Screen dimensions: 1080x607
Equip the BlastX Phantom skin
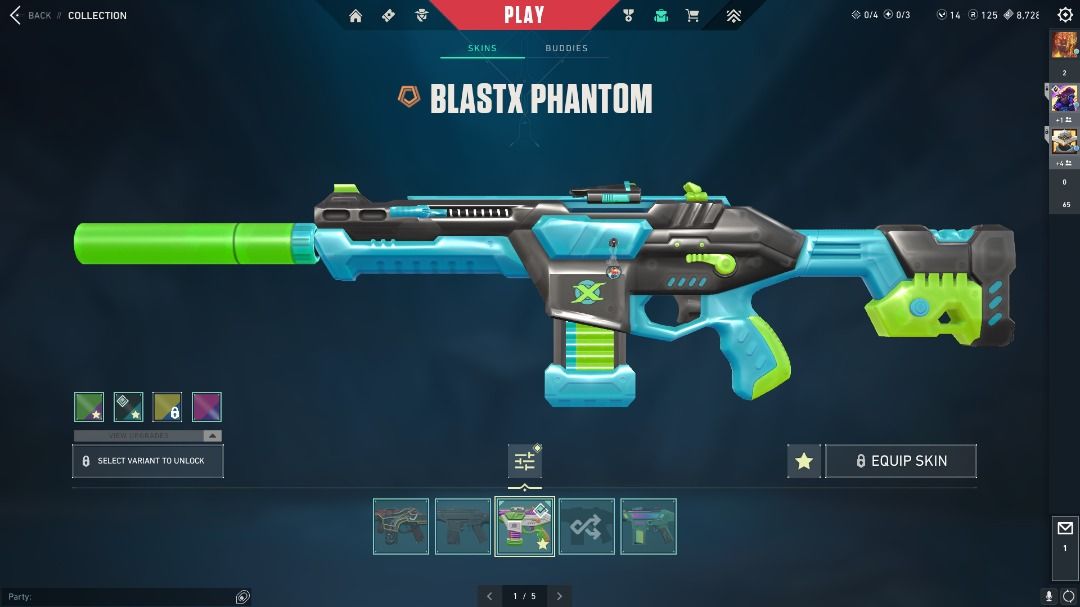(900, 461)
